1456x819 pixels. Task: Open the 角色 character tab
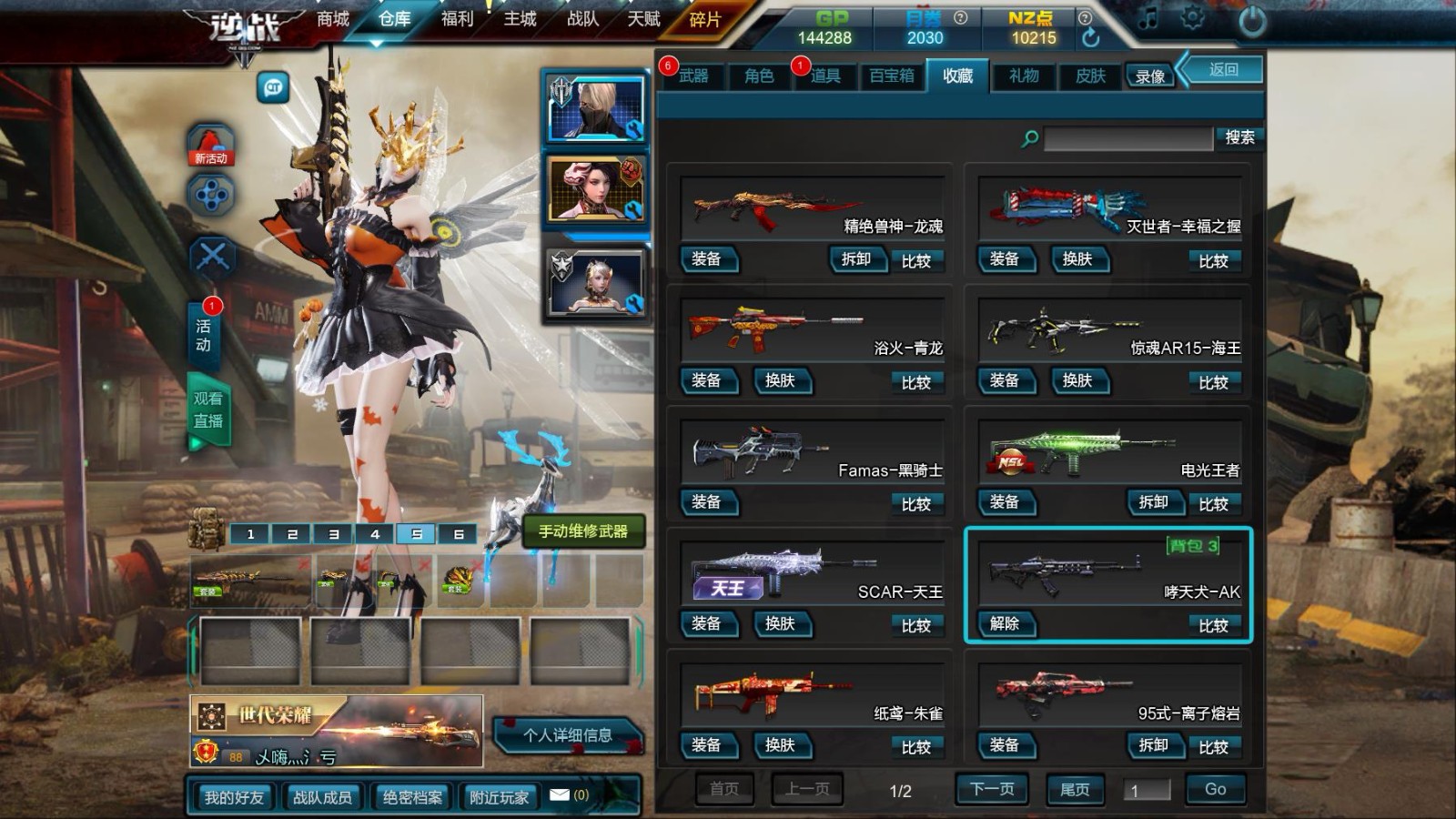tap(759, 76)
